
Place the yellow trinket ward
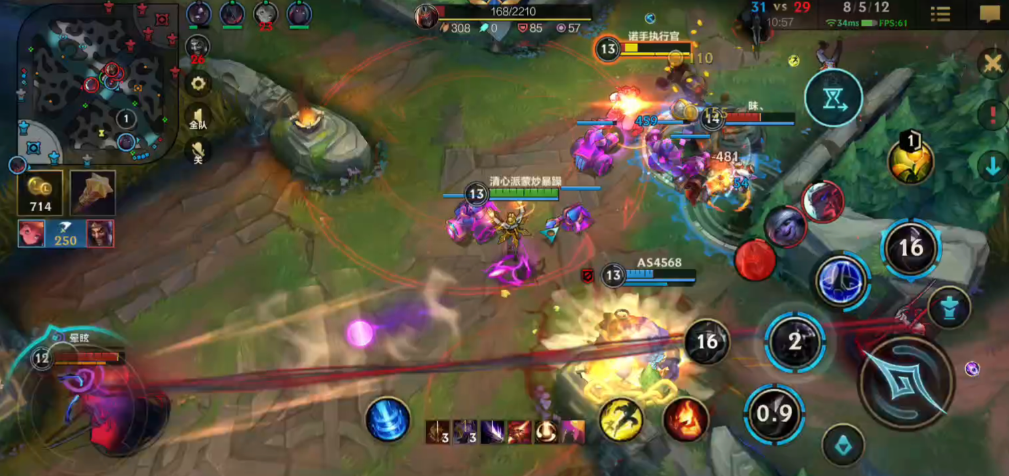(x=910, y=160)
